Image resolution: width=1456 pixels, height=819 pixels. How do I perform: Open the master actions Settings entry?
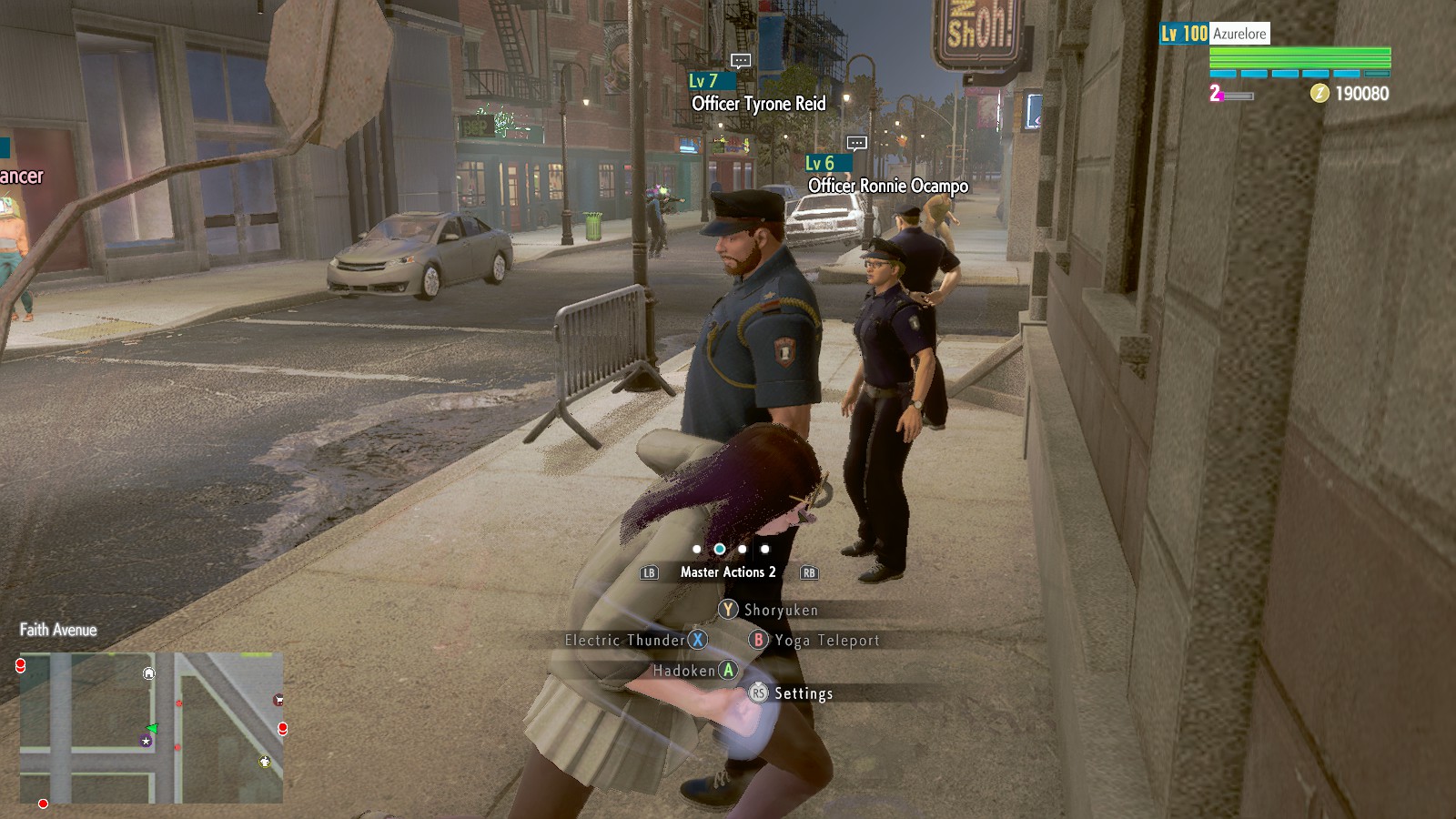[791, 693]
